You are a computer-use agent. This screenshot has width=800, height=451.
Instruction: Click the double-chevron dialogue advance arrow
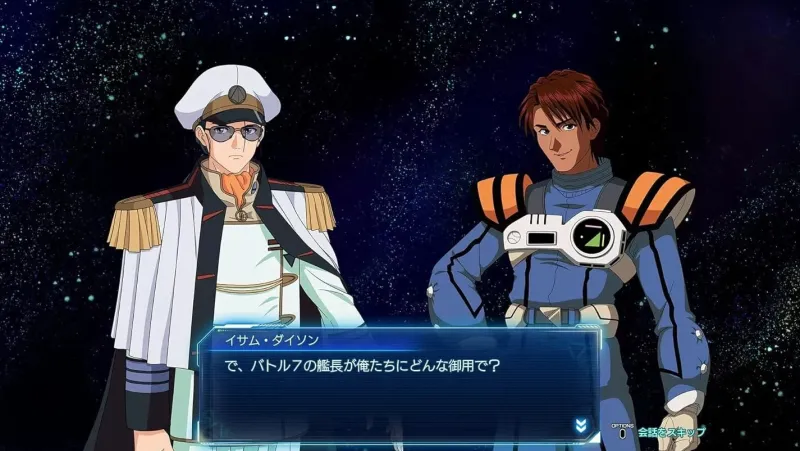[580, 426]
